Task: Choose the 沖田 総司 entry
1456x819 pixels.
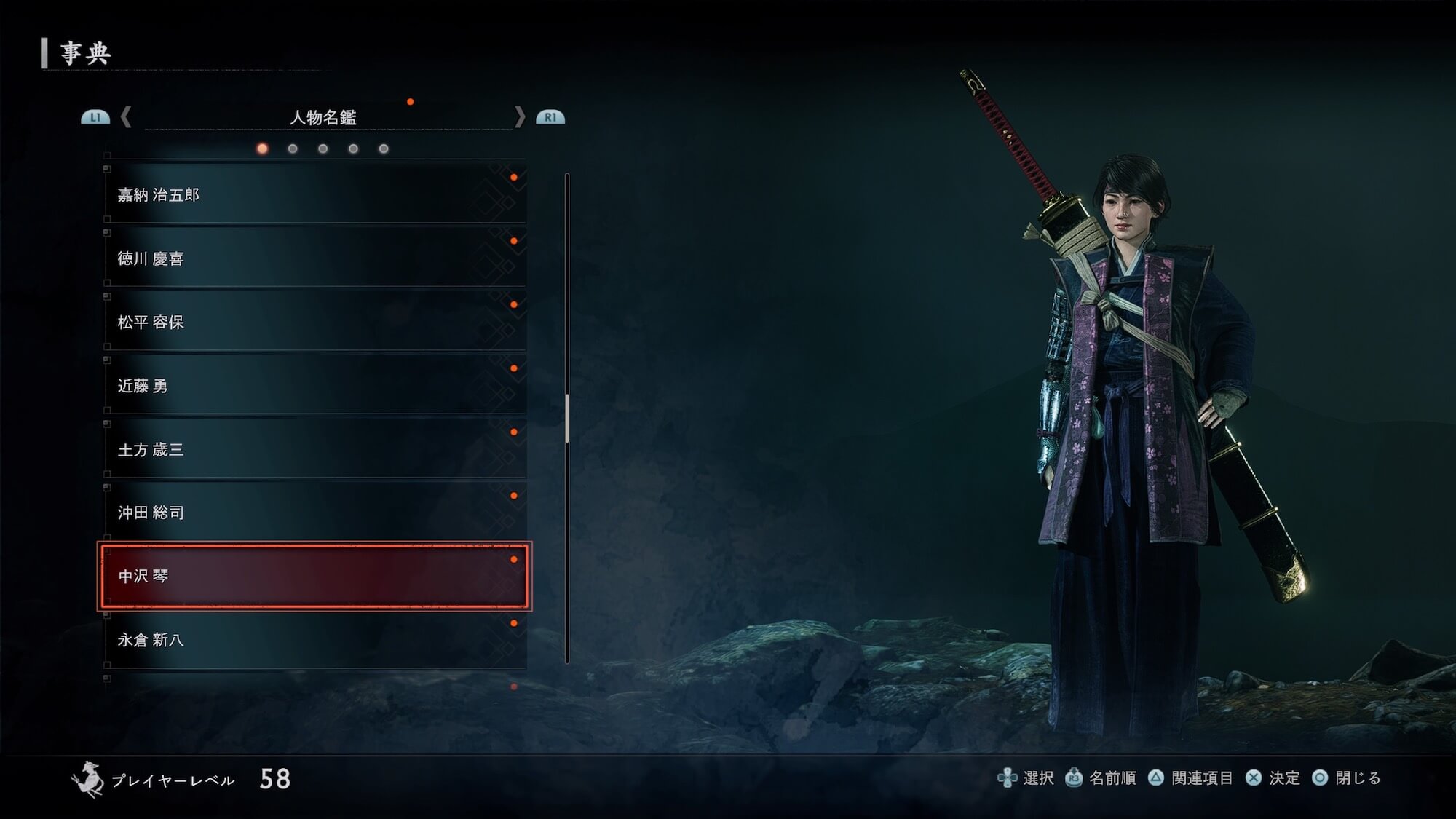Action: pos(314,513)
